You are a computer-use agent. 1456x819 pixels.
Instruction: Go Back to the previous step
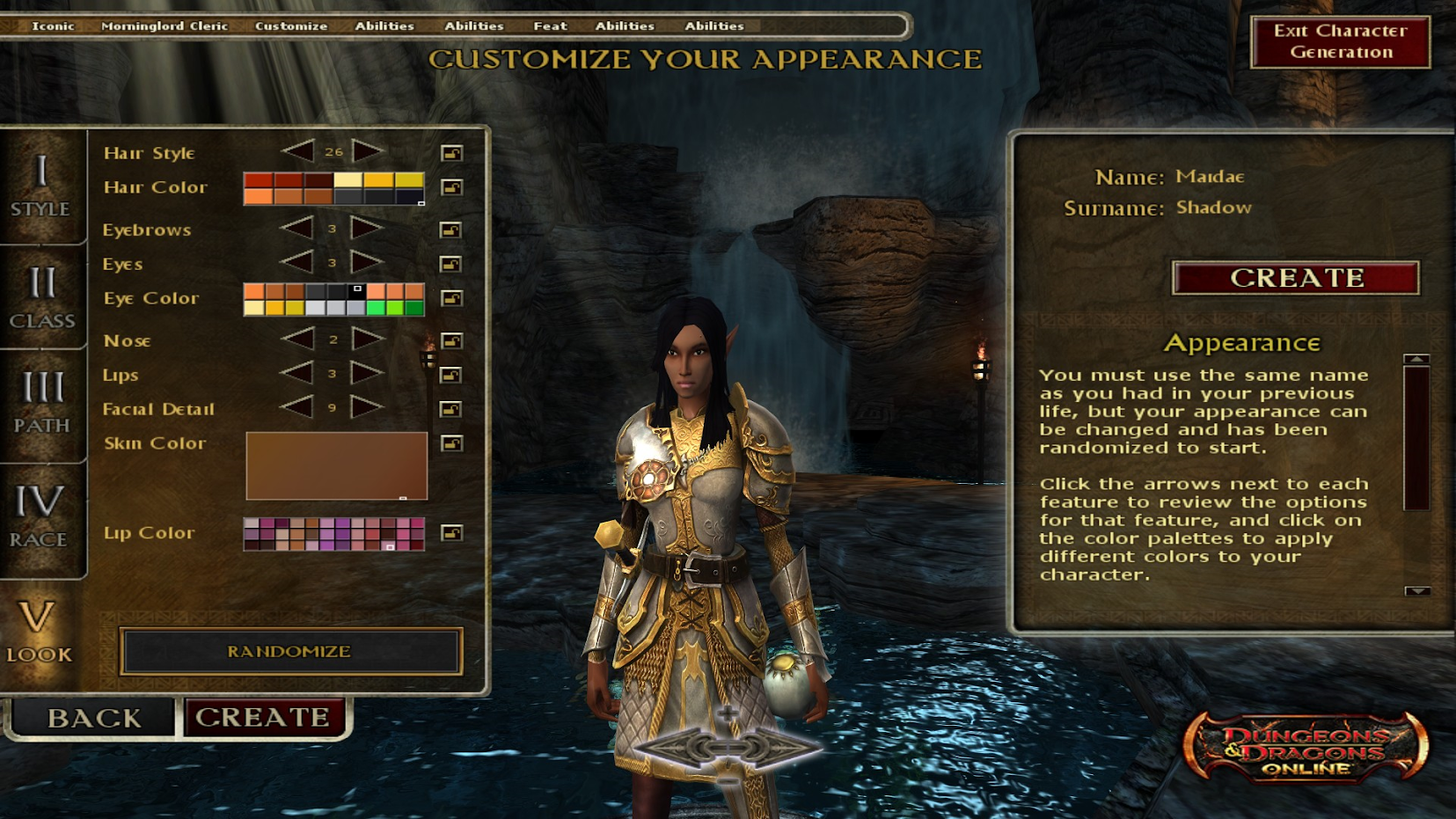coord(93,718)
